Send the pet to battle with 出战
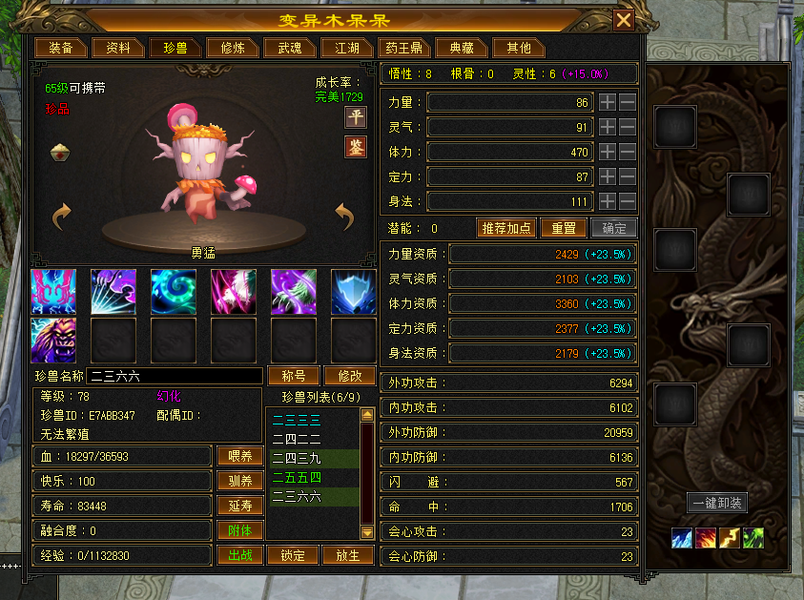The image size is (804, 600). coord(240,555)
